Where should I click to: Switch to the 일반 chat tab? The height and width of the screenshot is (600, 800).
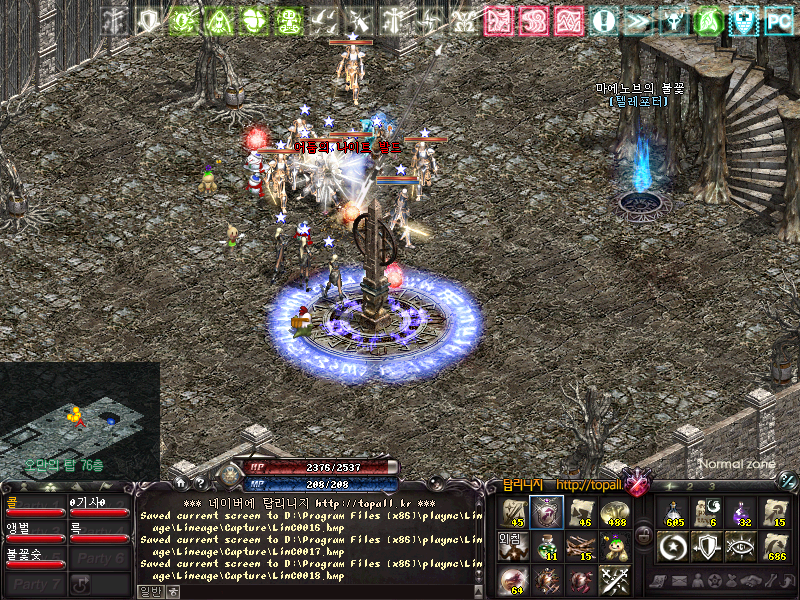click(x=149, y=591)
